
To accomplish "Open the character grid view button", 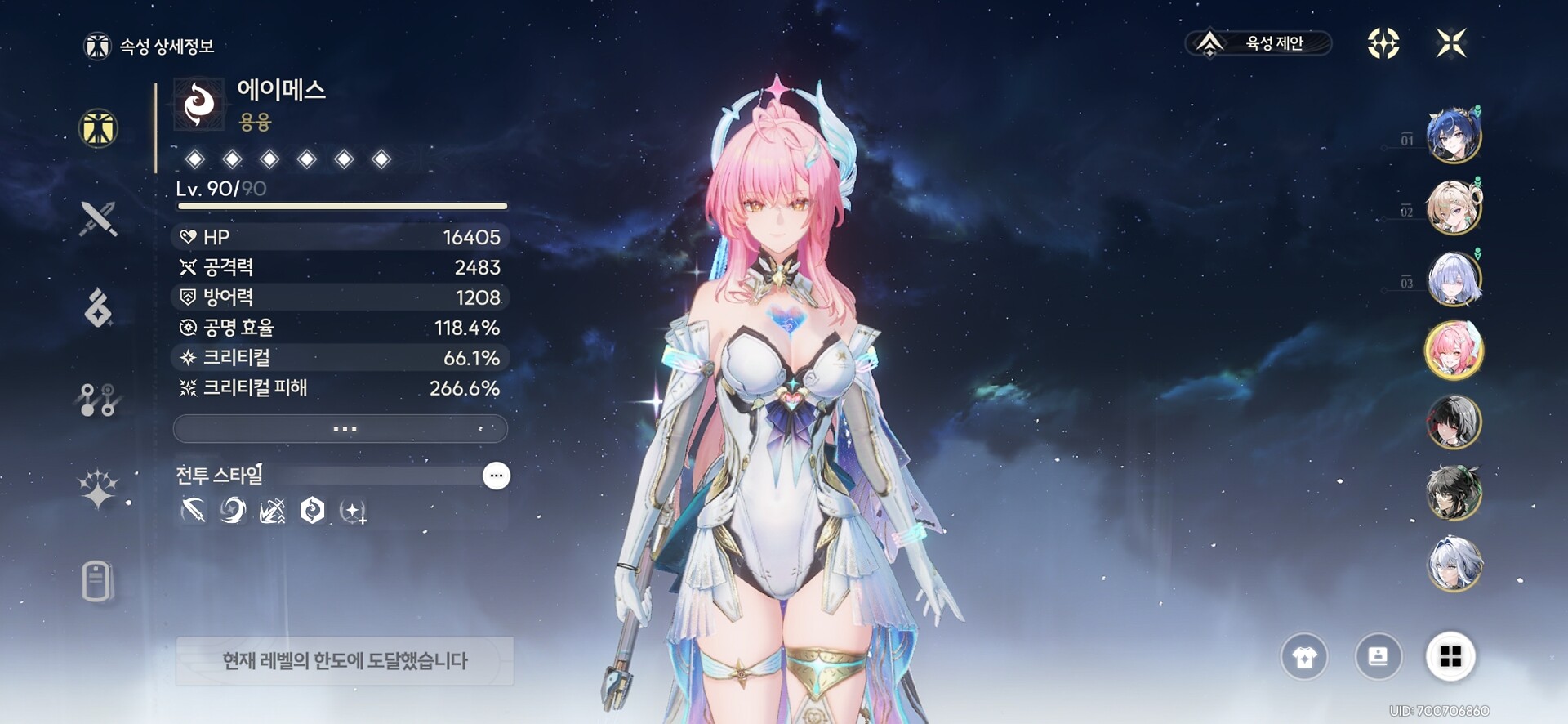I will 1450,656.
